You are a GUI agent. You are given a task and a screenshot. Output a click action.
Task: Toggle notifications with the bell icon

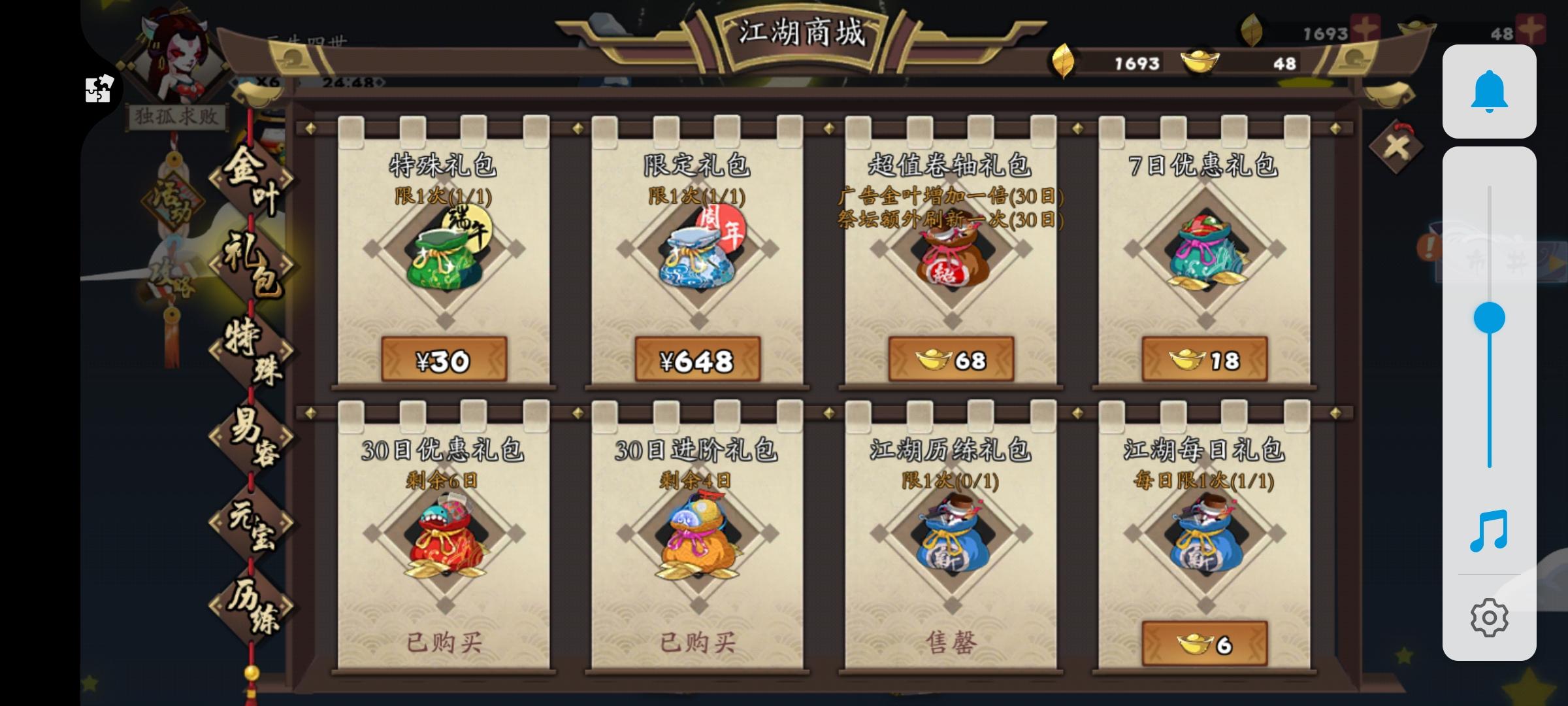coord(1491,92)
